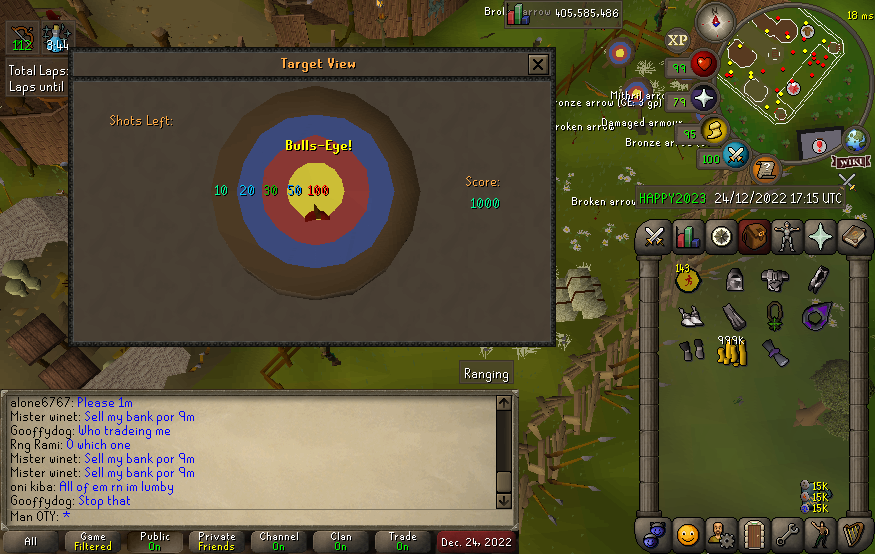This screenshot has width=875, height=554.
Task: Activate the special attack orb
Action: click(737, 156)
